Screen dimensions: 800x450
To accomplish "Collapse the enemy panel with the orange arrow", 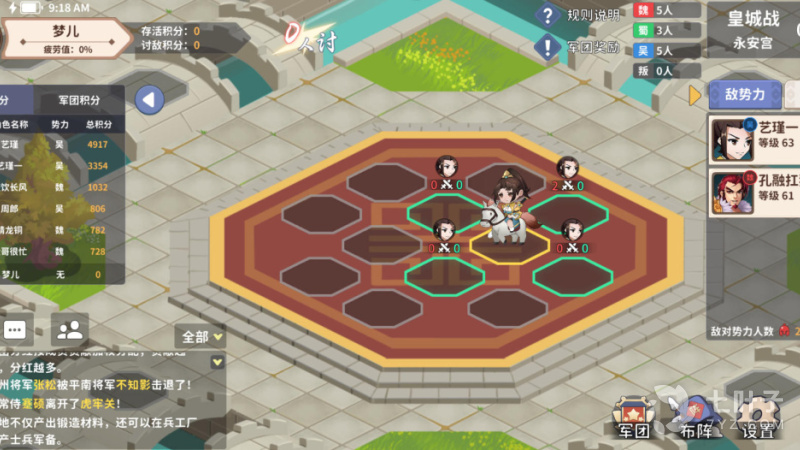I will pos(695,95).
